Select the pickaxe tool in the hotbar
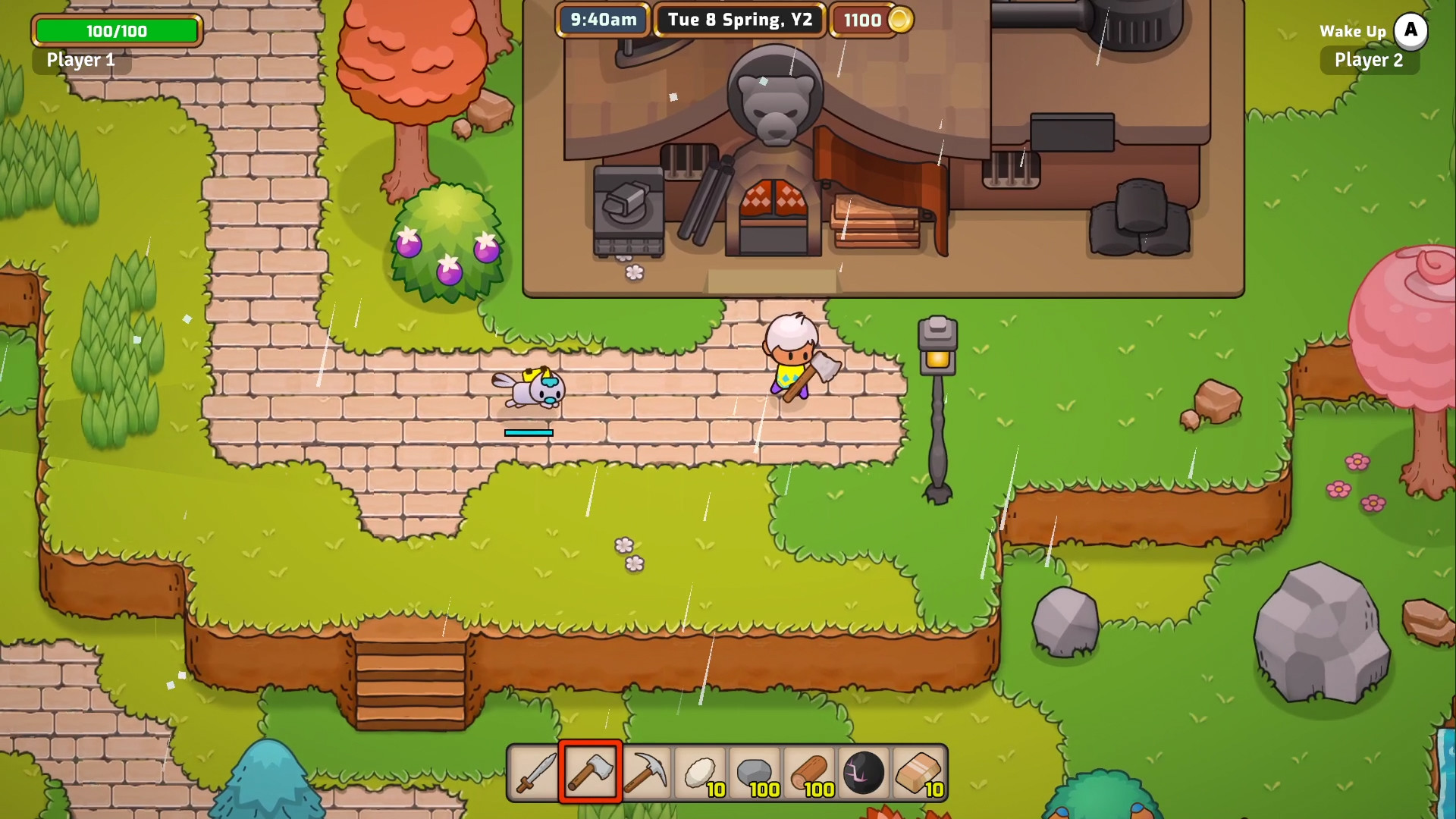The image size is (1456, 819). pos(647,773)
